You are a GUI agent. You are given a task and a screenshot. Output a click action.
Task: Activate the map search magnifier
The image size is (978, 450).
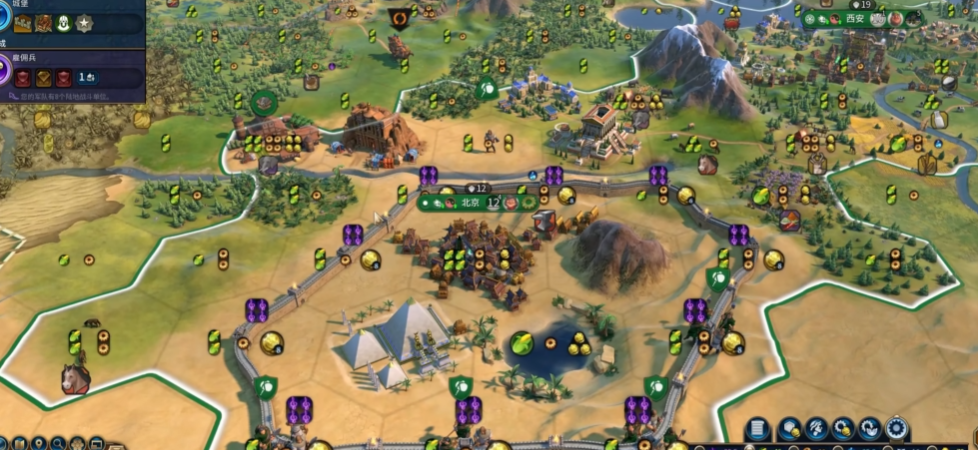pyautogui.click(x=58, y=442)
